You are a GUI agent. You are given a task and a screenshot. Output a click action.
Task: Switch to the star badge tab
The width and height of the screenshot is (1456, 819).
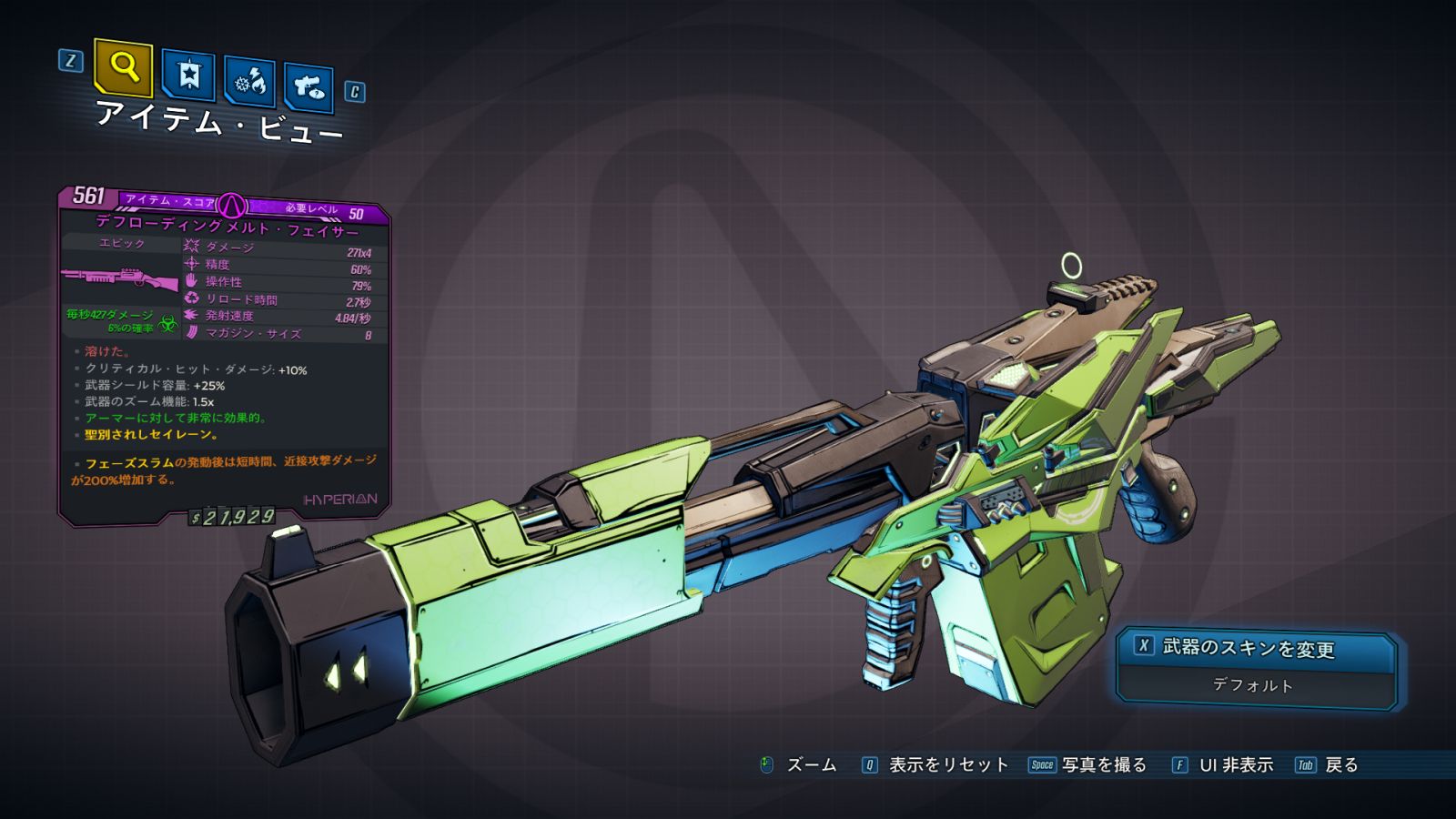(x=188, y=75)
